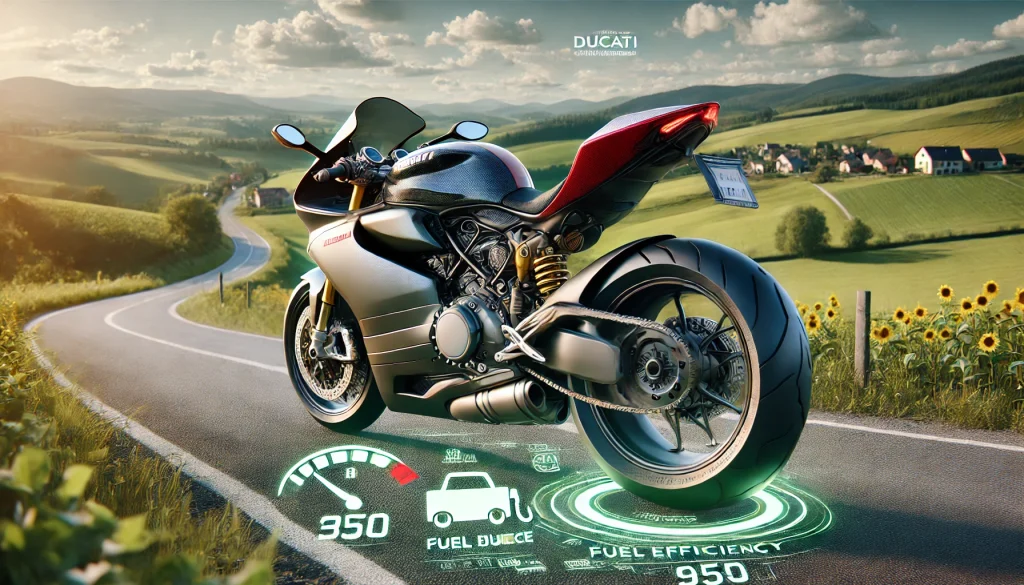Click the Ducati logo in the sky

(x=604, y=44)
